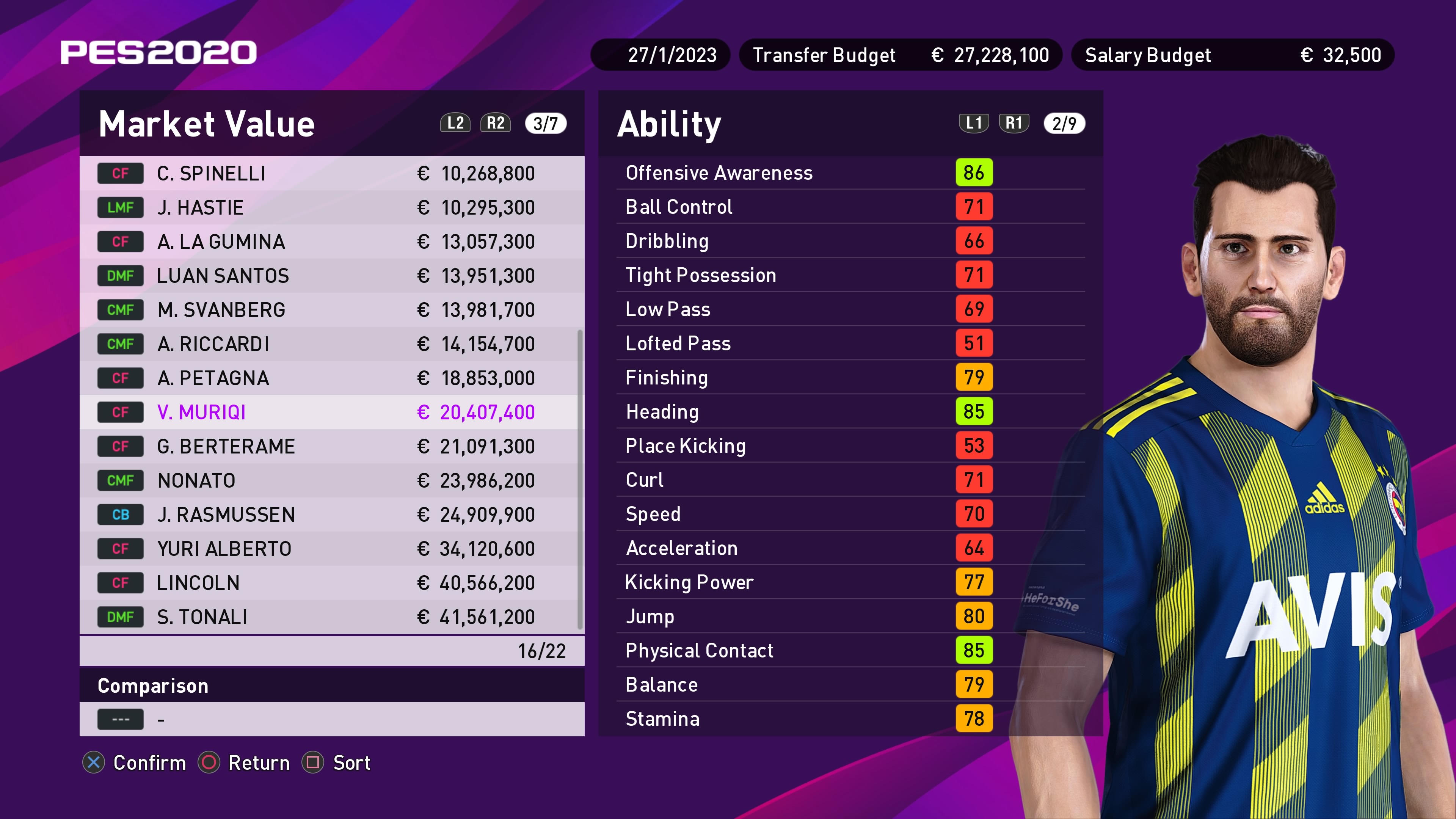Select LINCOLN in the market list

331,583
